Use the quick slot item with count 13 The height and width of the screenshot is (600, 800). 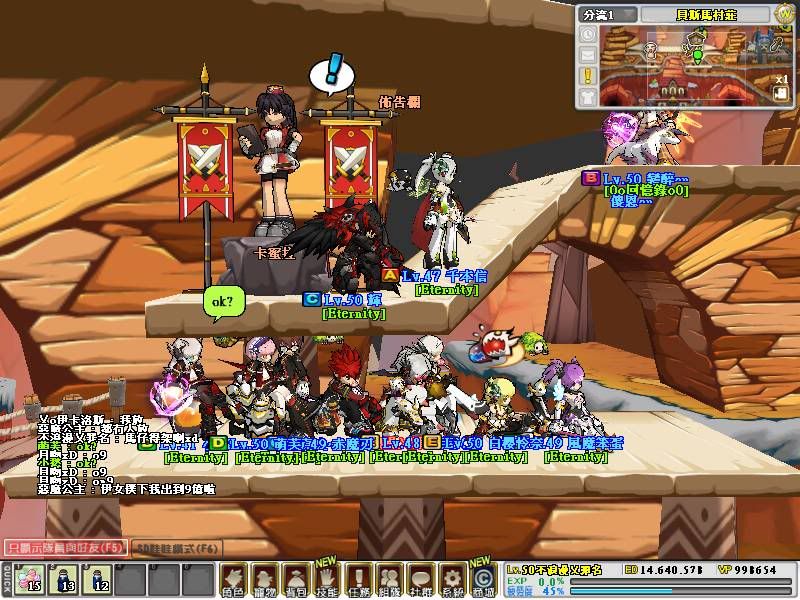63,580
